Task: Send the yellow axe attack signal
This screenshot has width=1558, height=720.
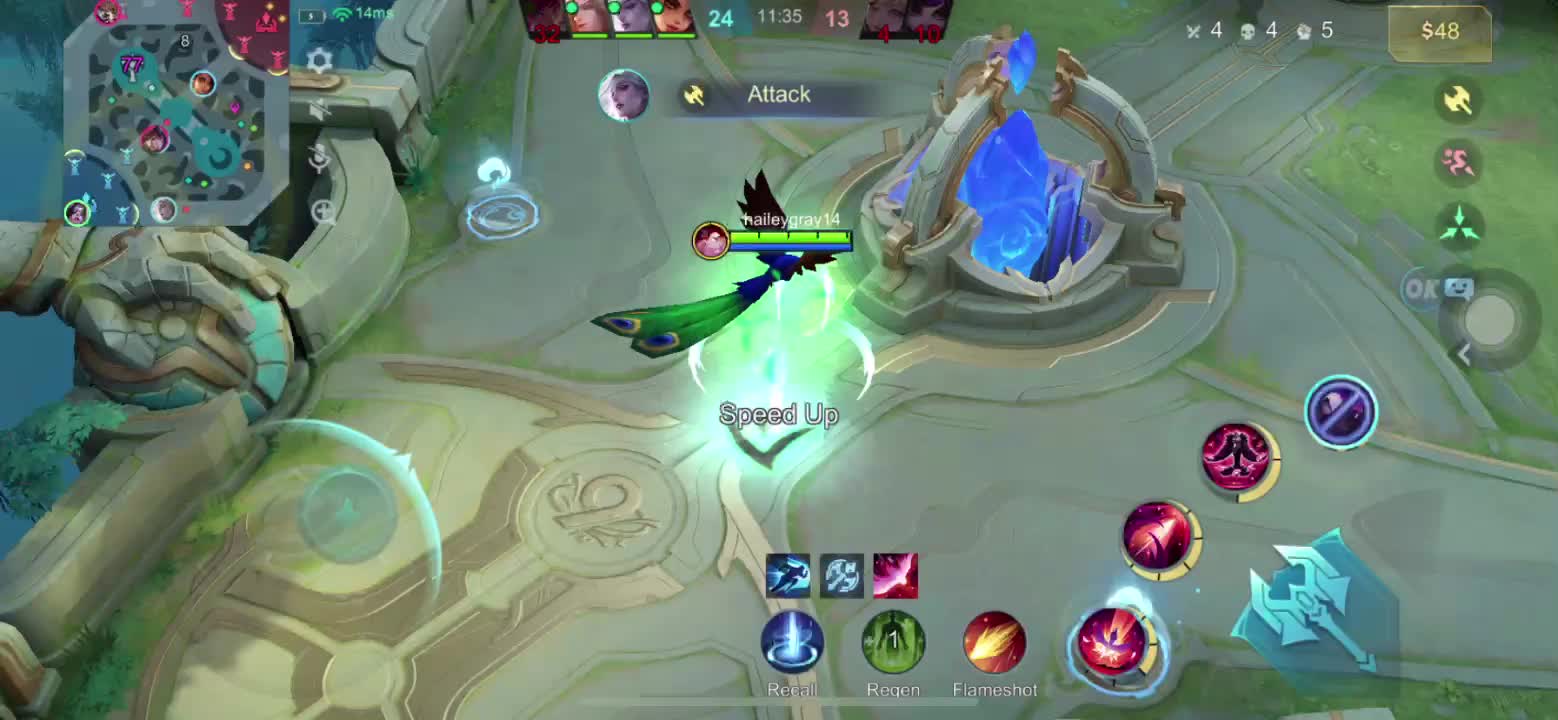Action: click(x=1458, y=99)
